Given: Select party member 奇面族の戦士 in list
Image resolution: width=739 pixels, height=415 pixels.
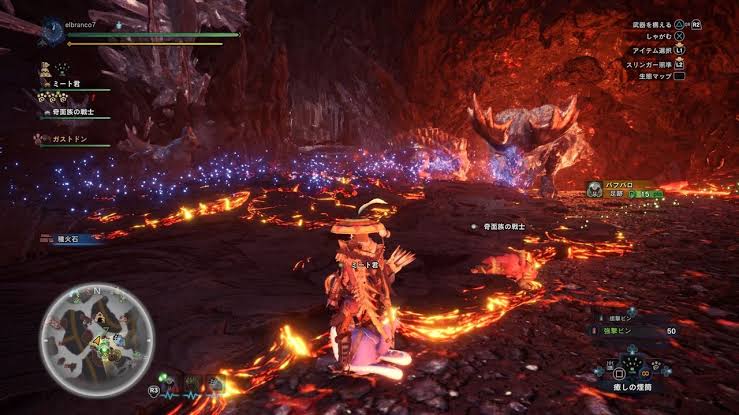Looking at the screenshot, I should [80, 112].
